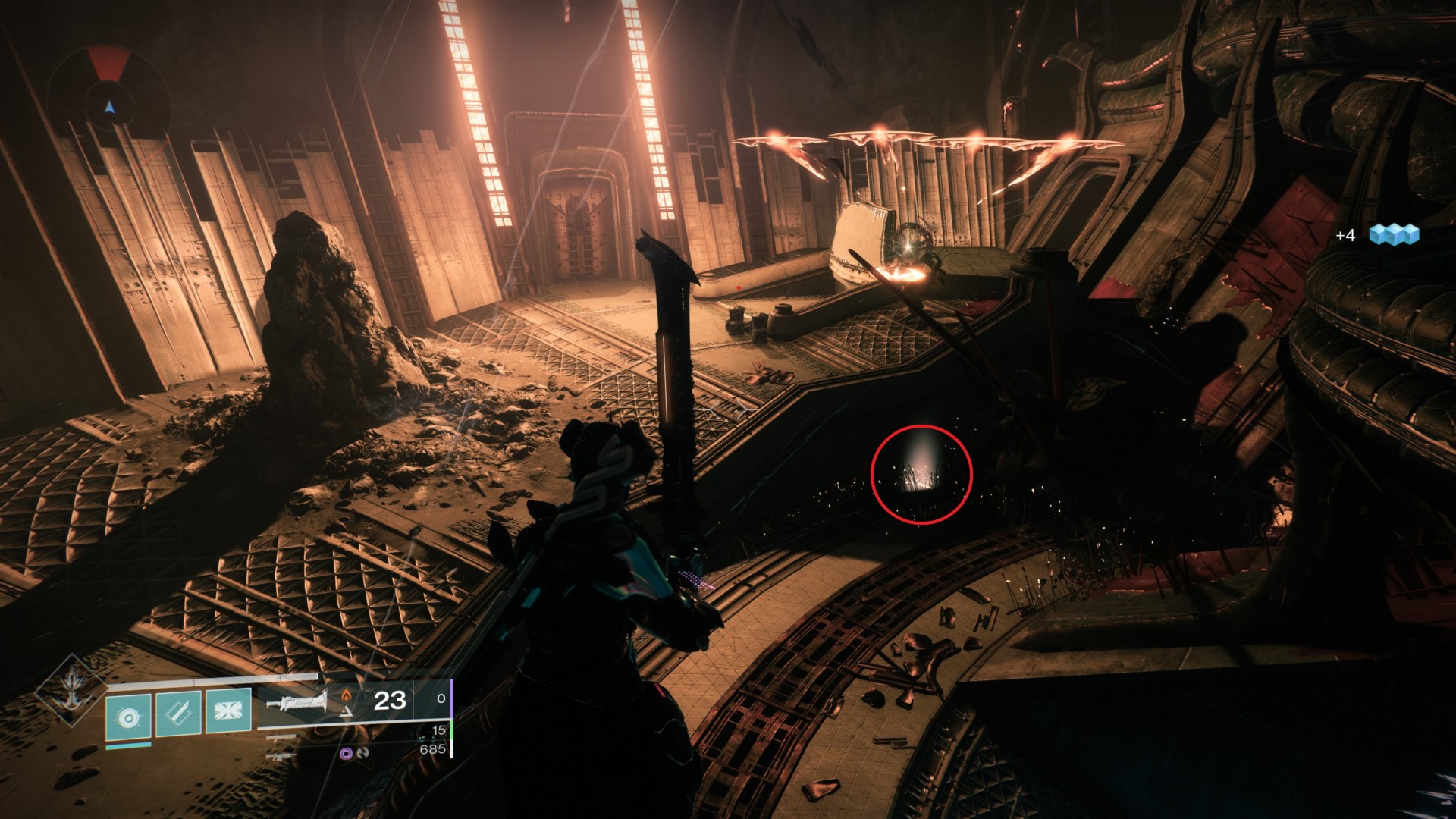
Task: Click the purple swirl buff icon
Action: (347, 754)
